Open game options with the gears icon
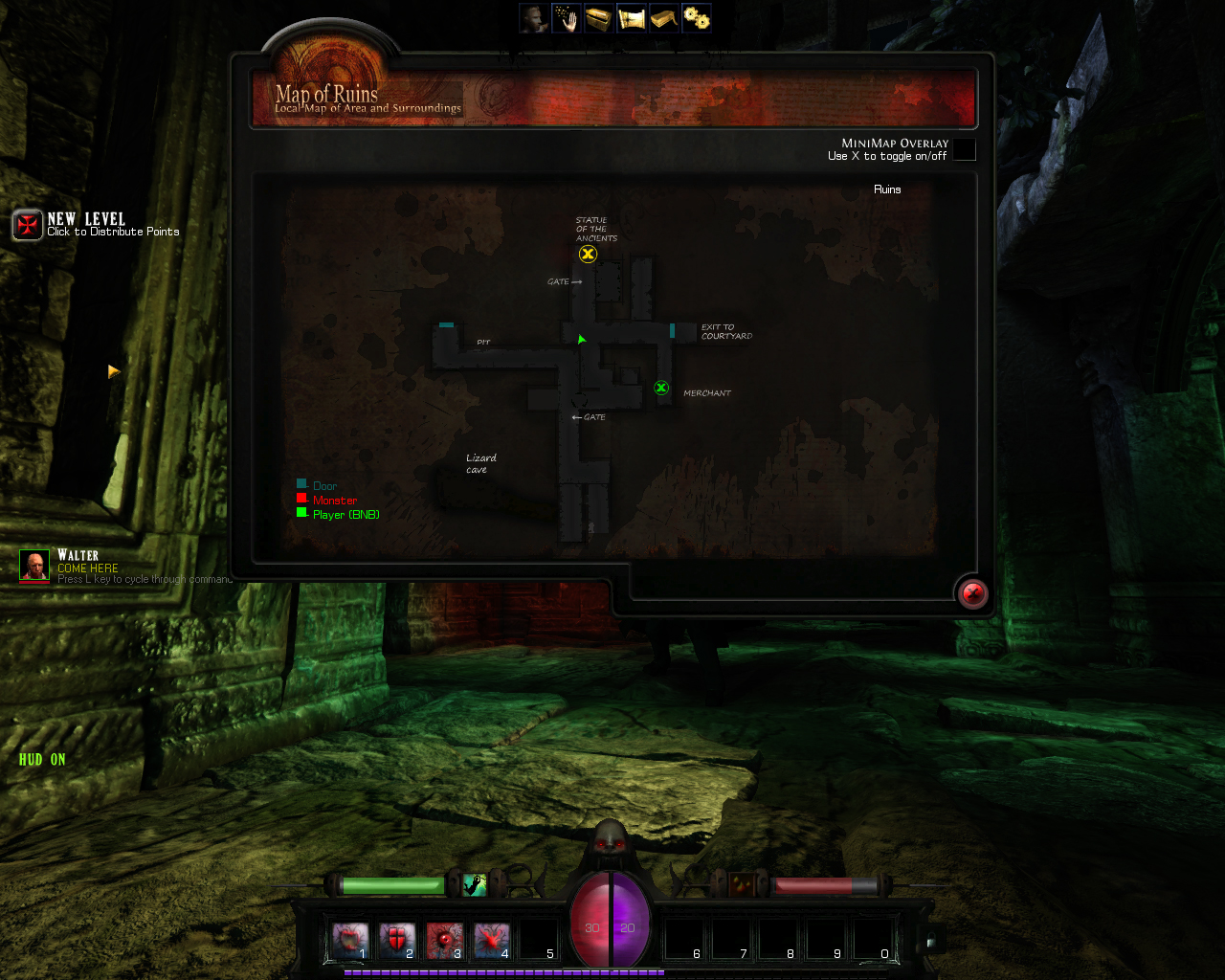The image size is (1225, 980). point(696,17)
